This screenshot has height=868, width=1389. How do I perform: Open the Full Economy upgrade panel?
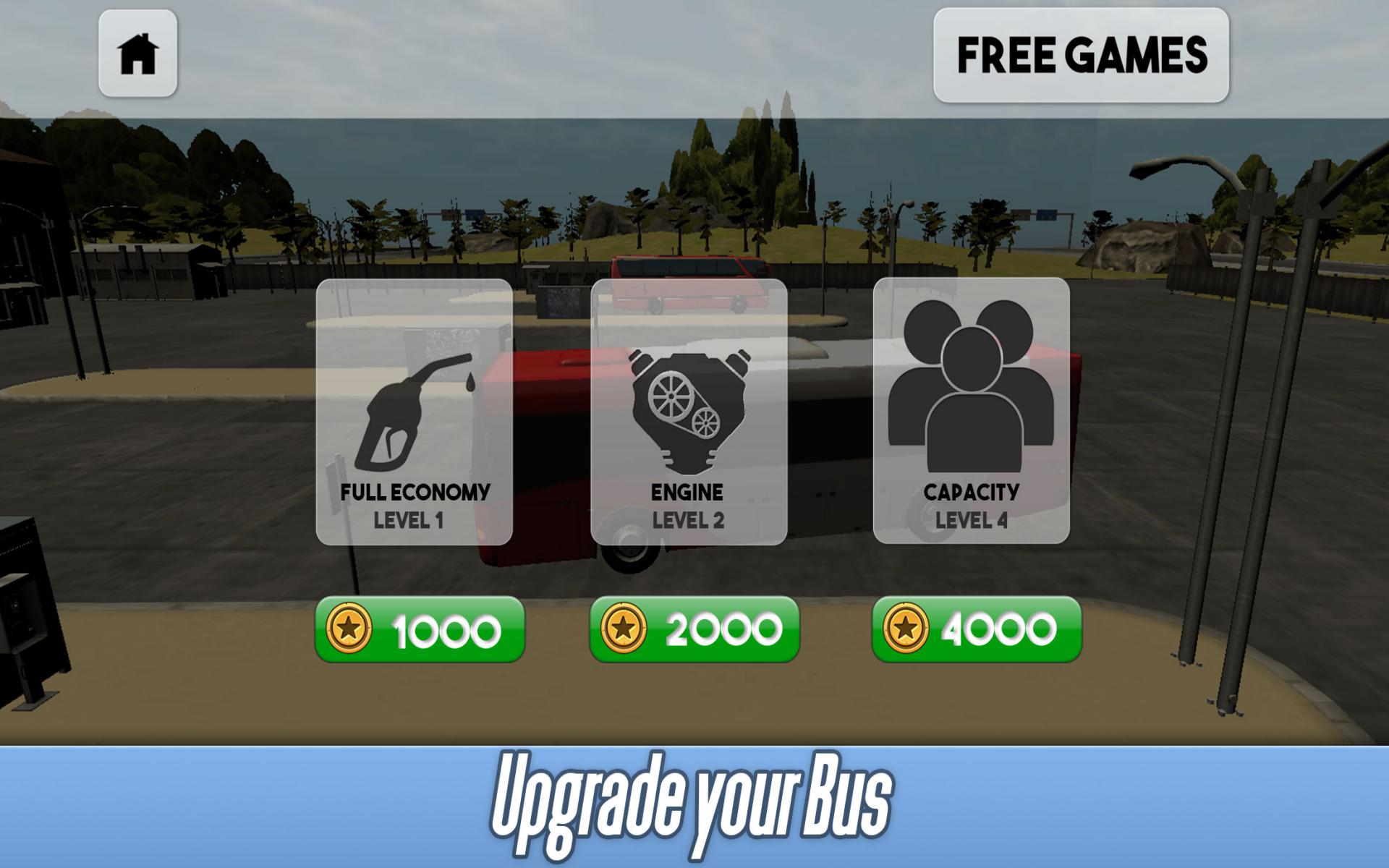tap(412, 412)
